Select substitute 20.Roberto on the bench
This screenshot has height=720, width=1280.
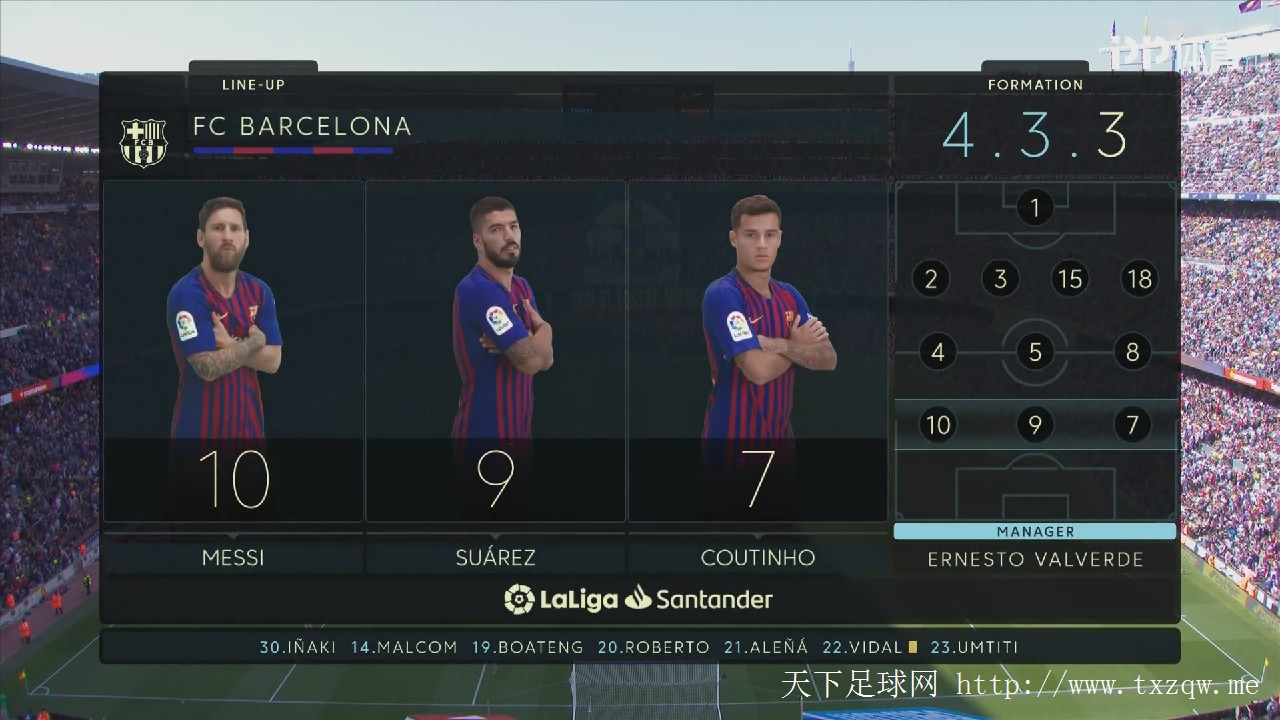coord(654,647)
